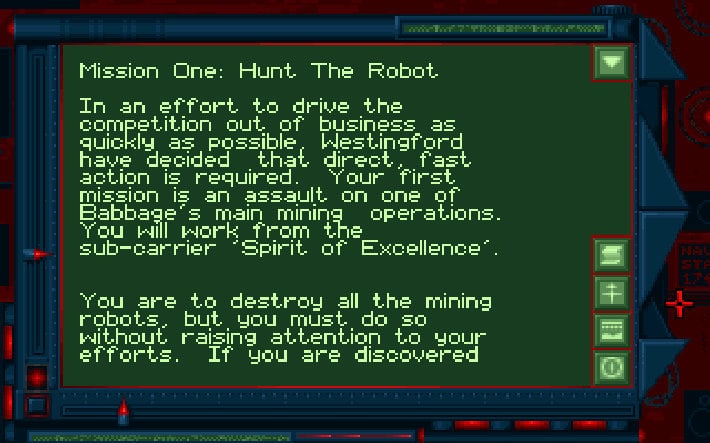Activate the round clock icon button
The image size is (710, 443).
coord(611,366)
